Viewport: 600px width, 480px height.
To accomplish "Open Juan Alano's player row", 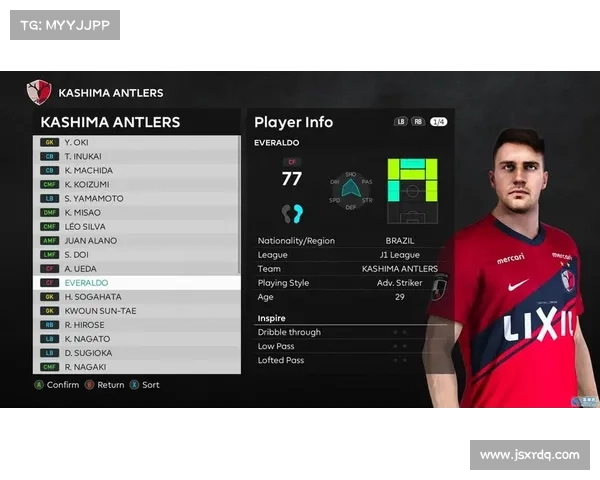I will pyautogui.click(x=135, y=240).
